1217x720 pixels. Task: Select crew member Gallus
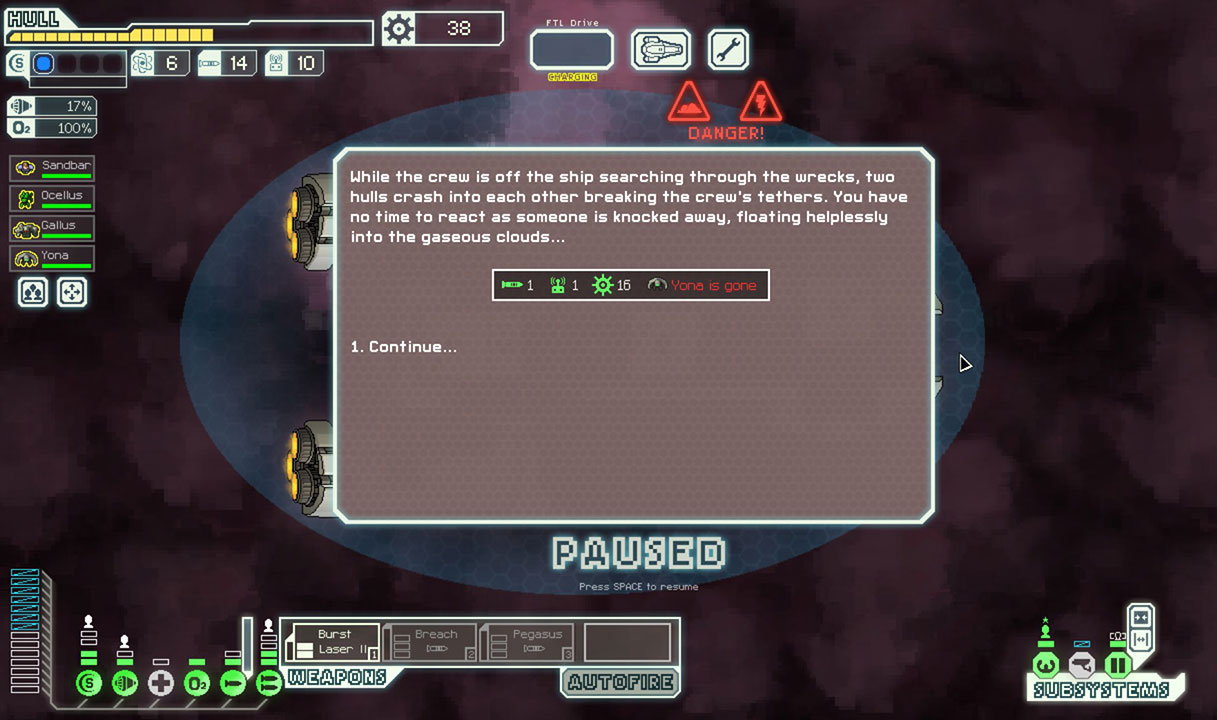[x=52, y=229]
